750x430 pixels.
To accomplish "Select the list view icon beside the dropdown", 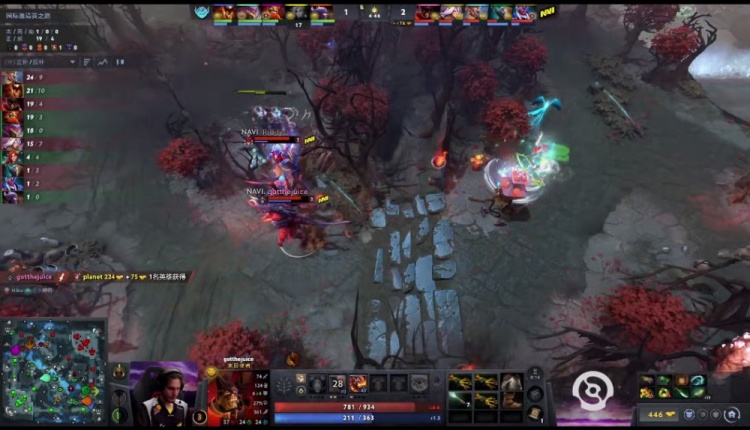I will pos(86,62).
